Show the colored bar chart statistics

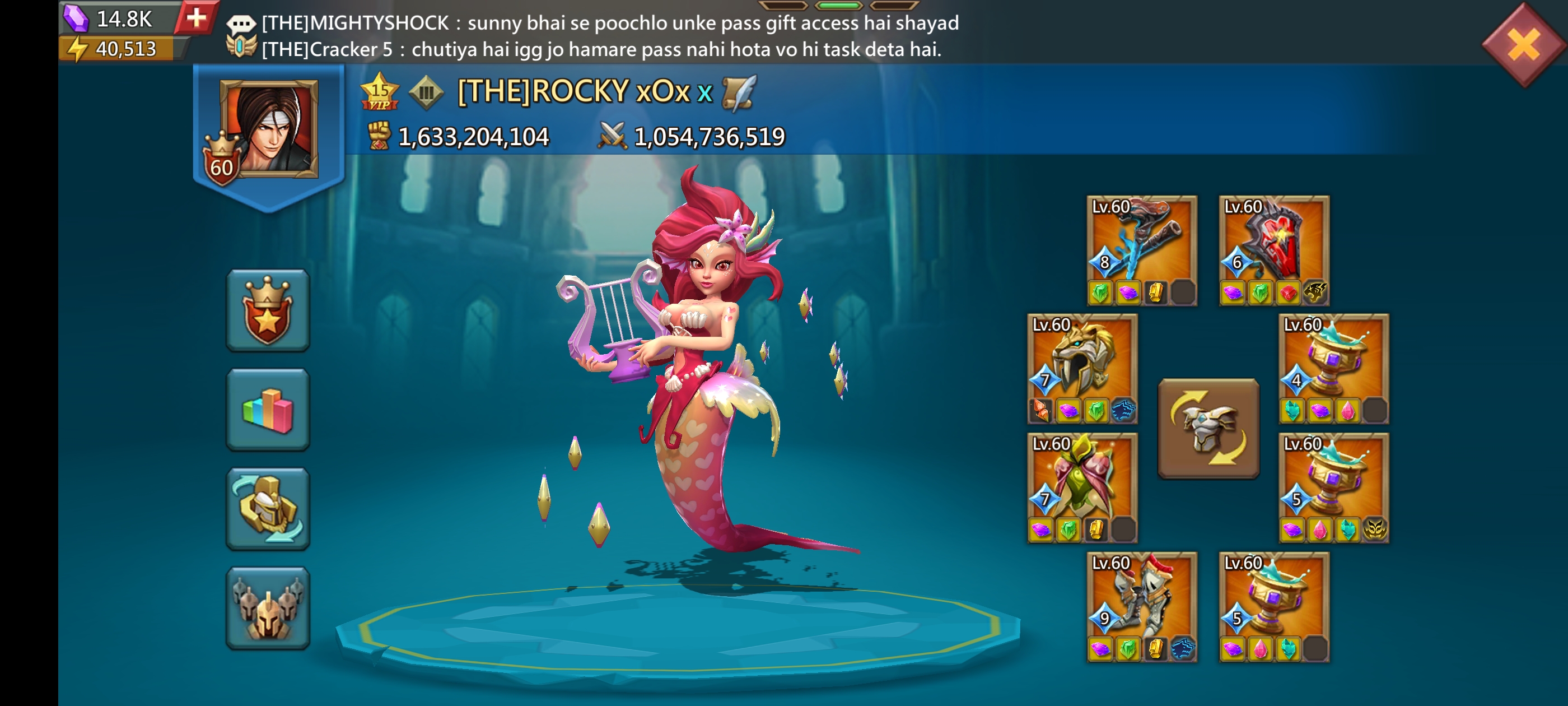click(268, 410)
